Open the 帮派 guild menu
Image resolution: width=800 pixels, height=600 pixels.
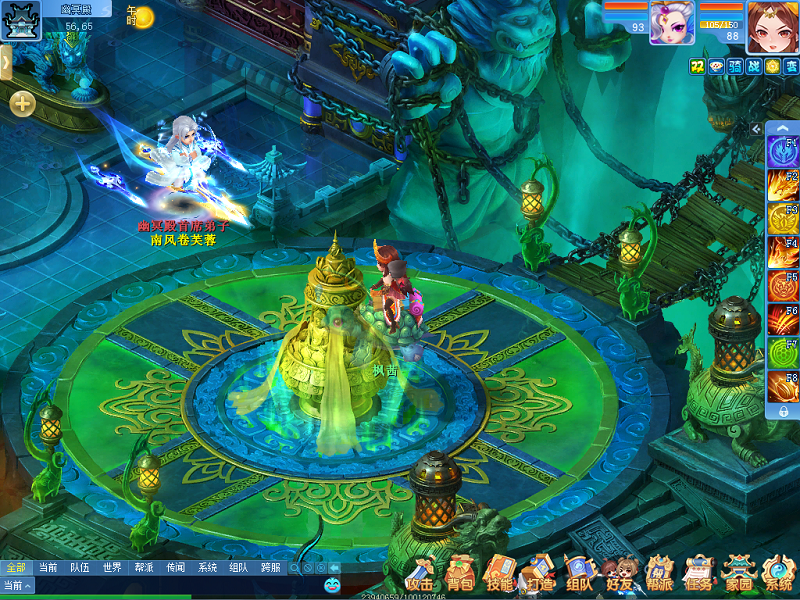[x=658, y=574]
